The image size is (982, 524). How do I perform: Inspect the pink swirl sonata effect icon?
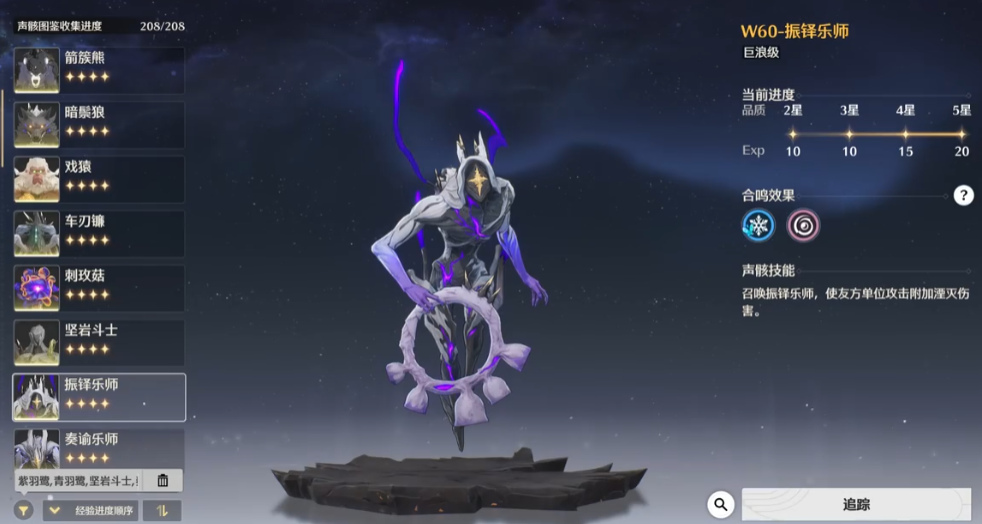tap(803, 225)
